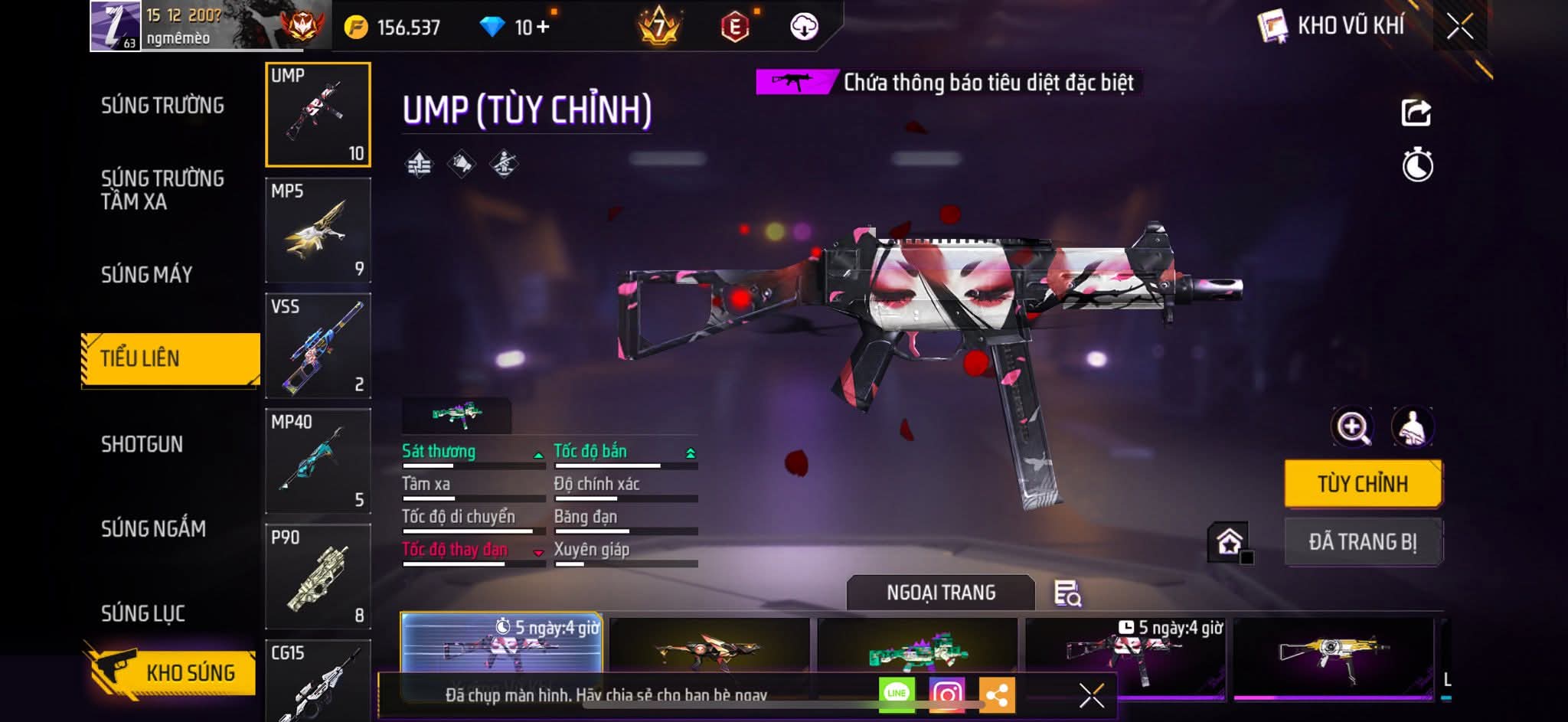Open the magnifier zoom-in weapon view
This screenshot has width=1568, height=722.
pyautogui.click(x=1352, y=427)
